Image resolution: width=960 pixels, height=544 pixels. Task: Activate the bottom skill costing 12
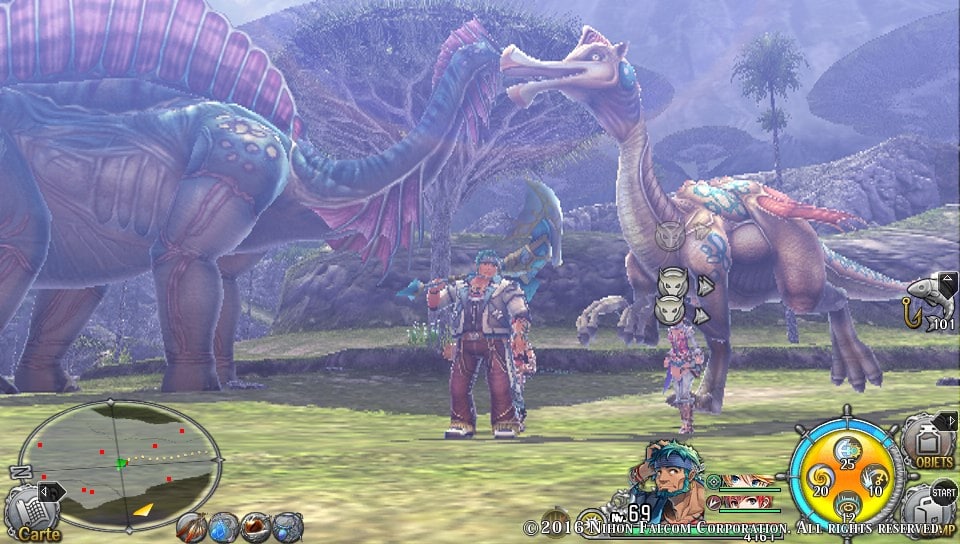coord(846,506)
